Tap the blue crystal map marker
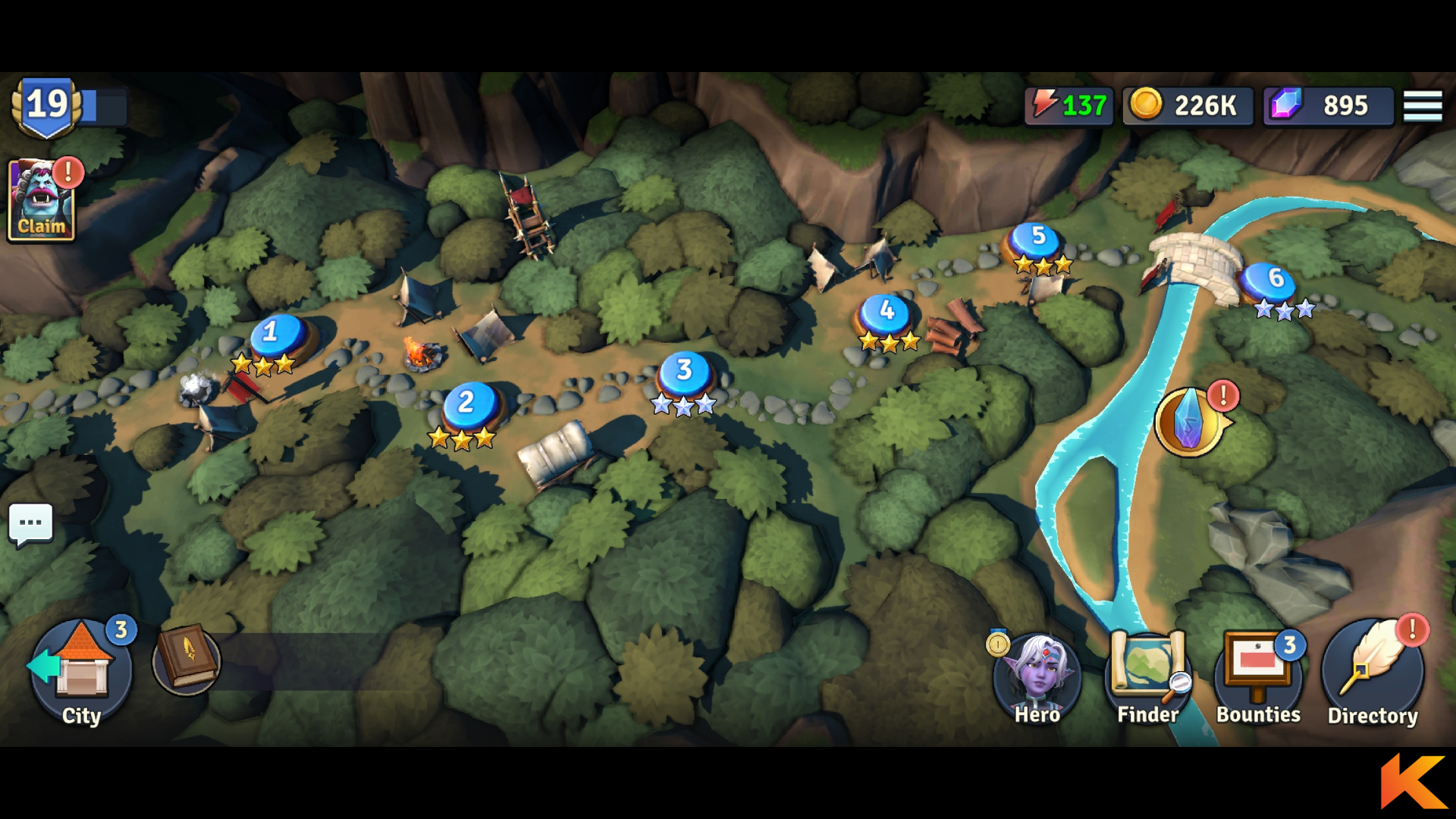The image size is (1456, 819). point(1189,422)
